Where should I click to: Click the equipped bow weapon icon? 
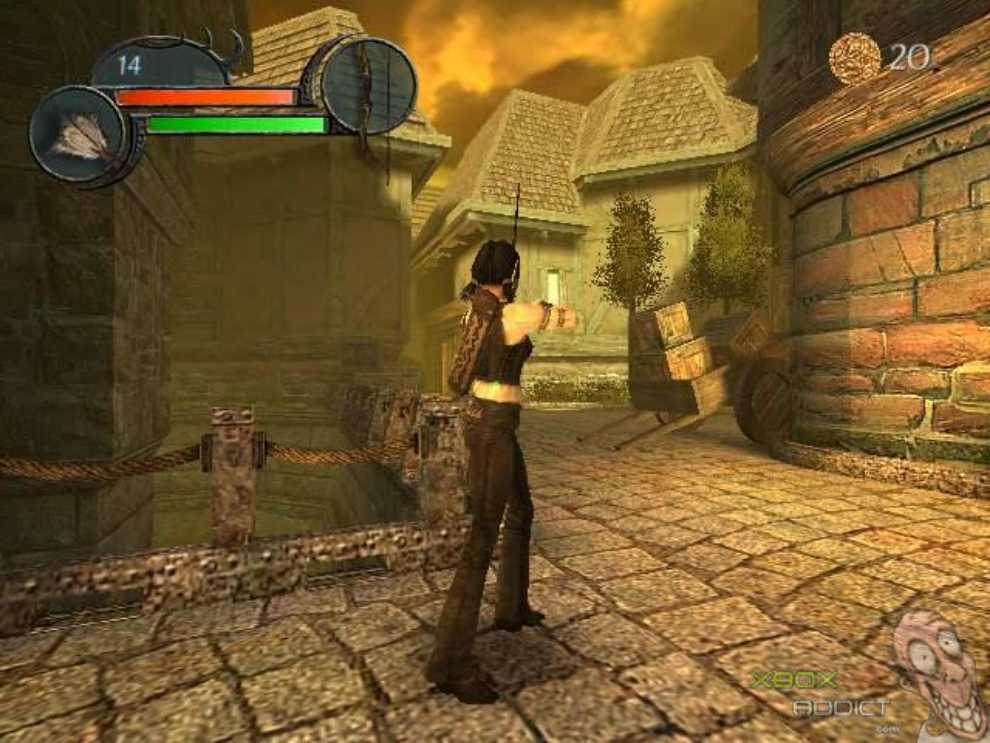pos(370,85)
